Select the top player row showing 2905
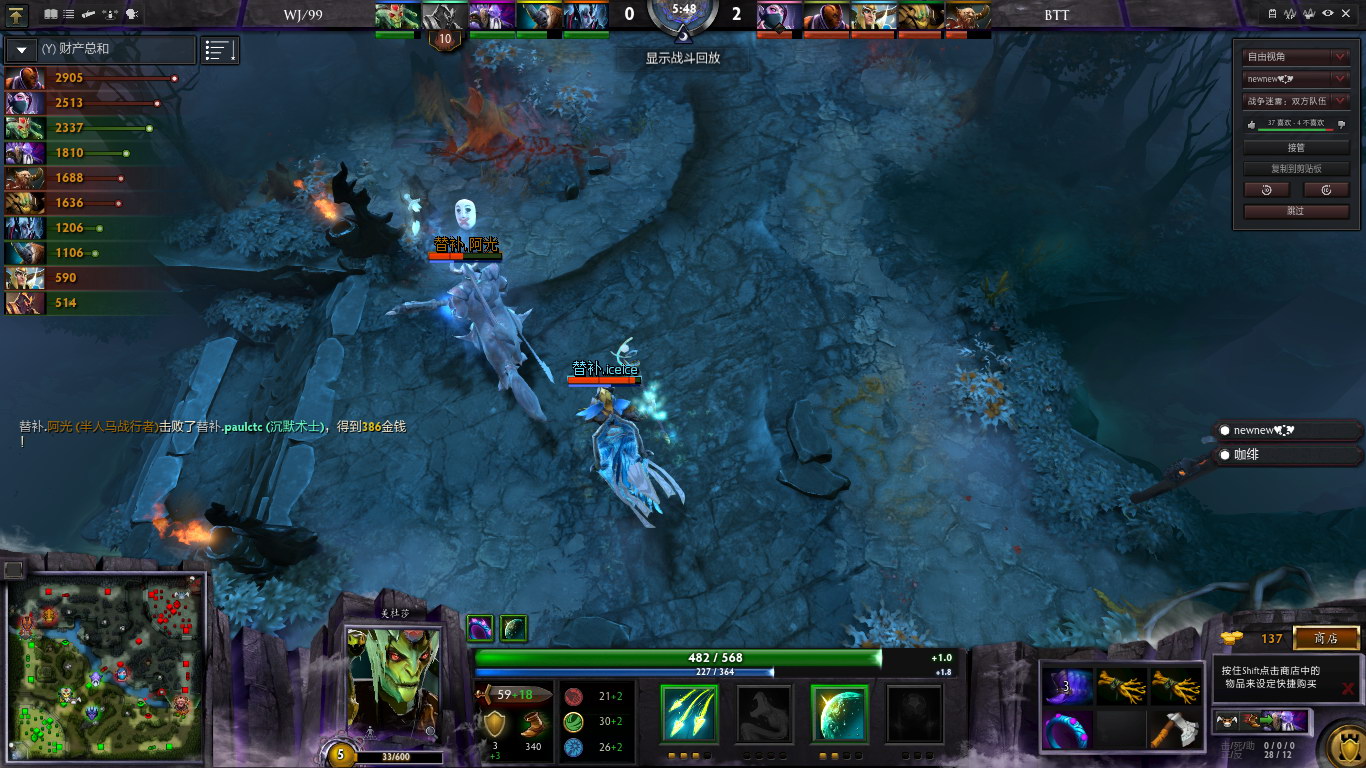1366x768 pixels. (x=90, y=78)
